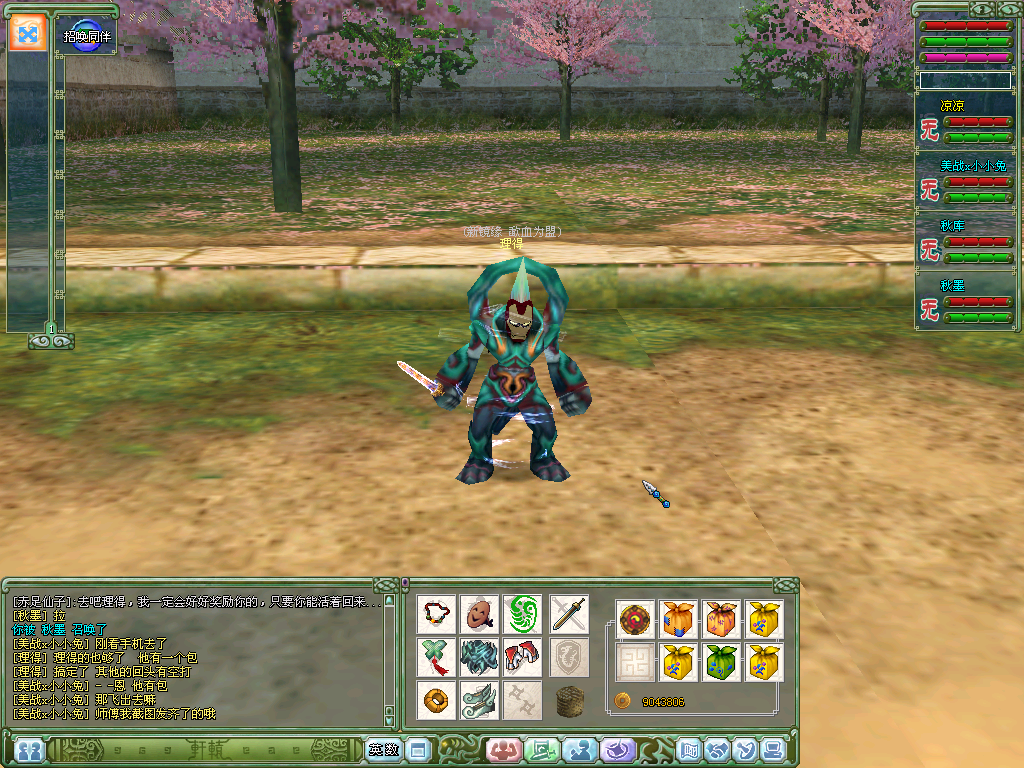Select the dark teal armor slot
Screen dimensions: 1024x768
pos(480,657)
